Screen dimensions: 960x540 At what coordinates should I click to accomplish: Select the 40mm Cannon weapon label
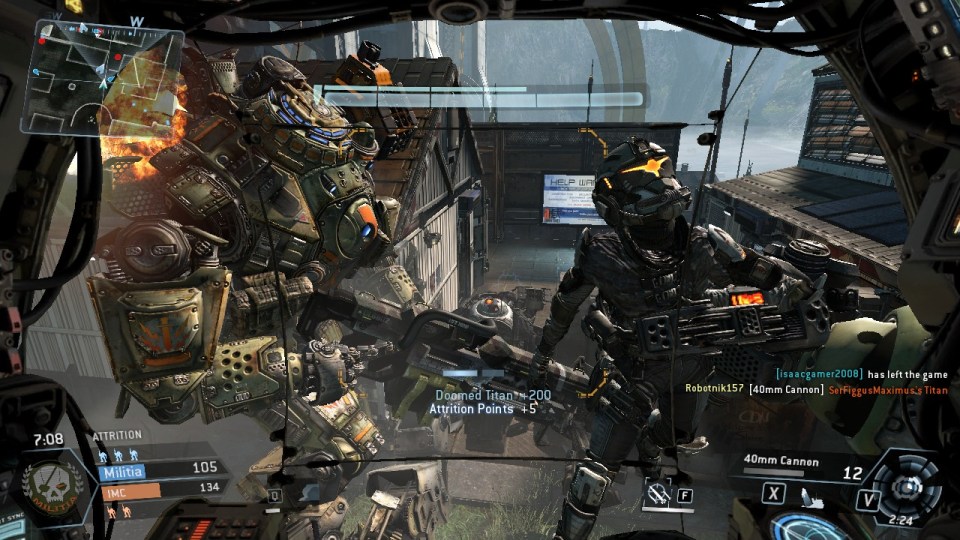(781, 461)
